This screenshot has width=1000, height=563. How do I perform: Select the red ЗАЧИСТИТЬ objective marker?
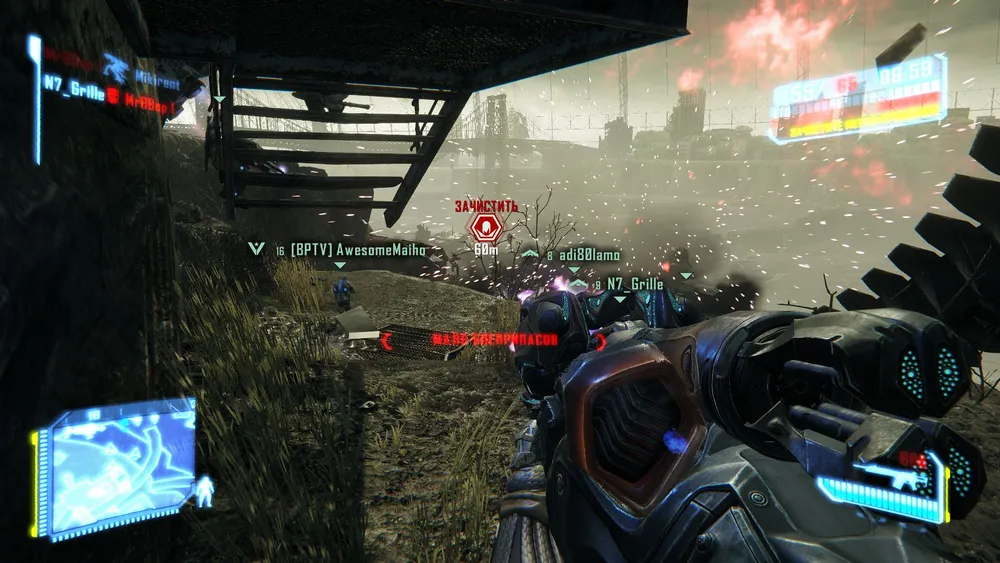click(x=487, y=226)
